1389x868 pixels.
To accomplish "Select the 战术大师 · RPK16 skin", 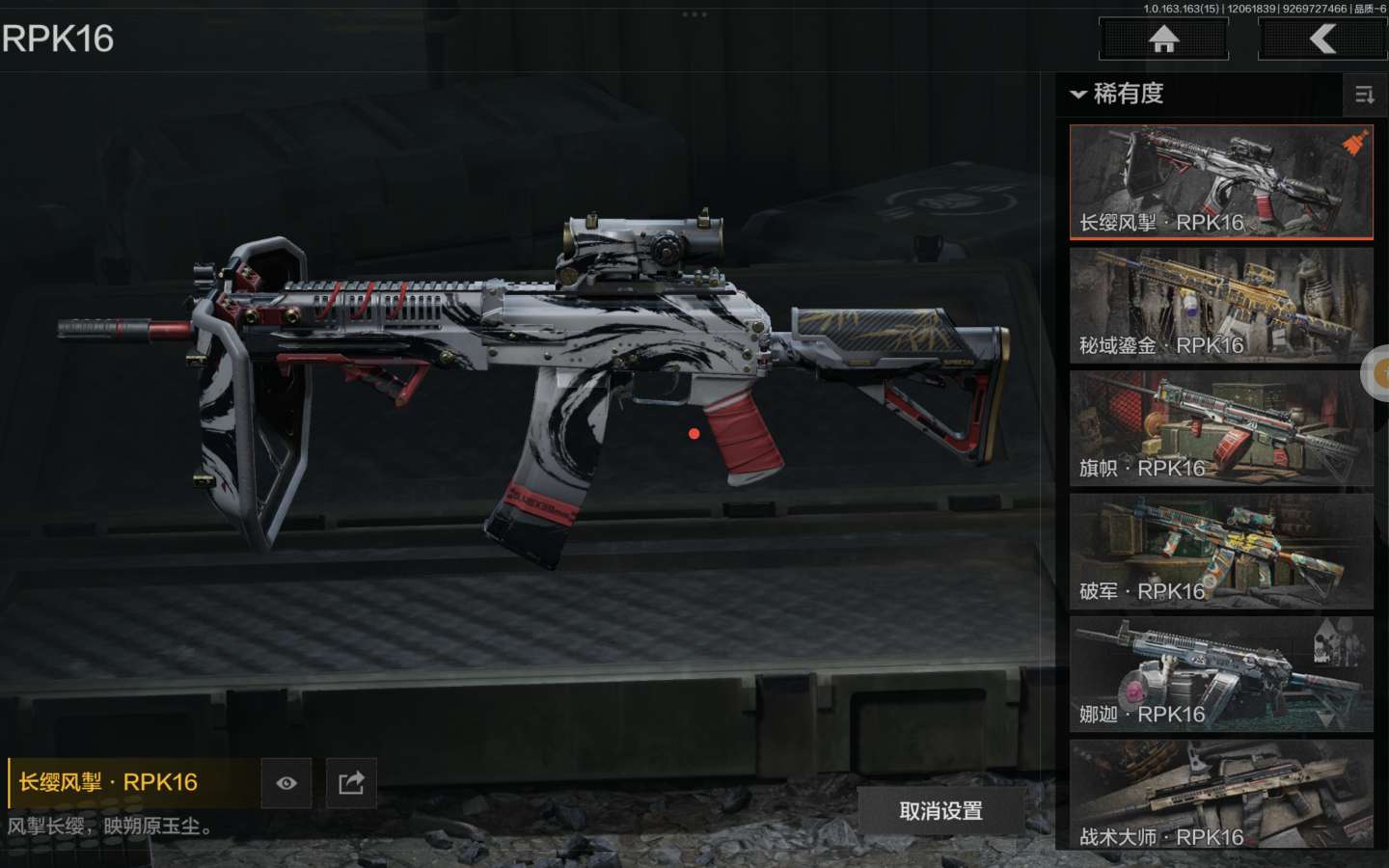I will click(x=1220, y=795).
